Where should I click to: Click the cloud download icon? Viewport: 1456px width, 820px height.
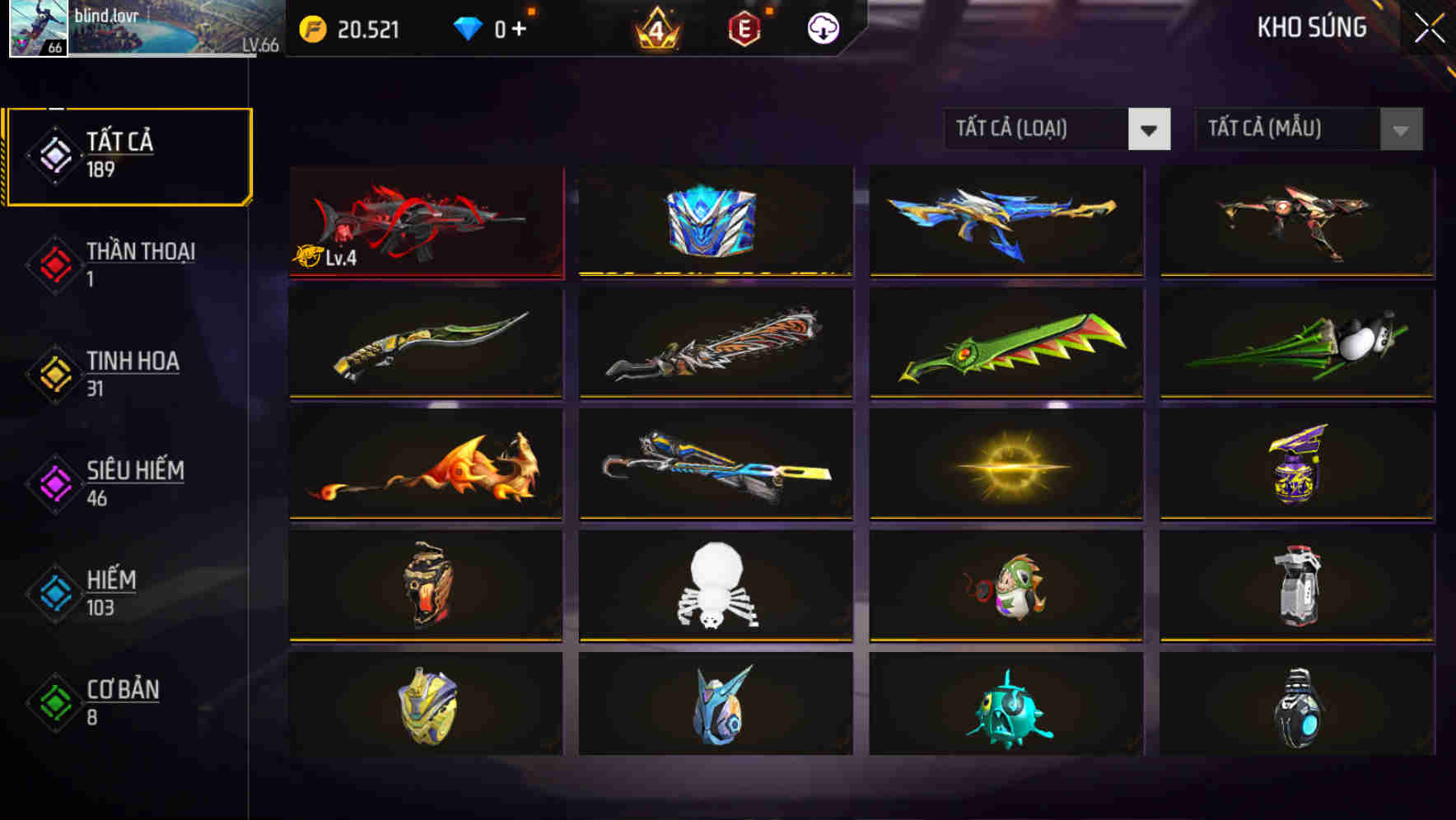(822, 29)
